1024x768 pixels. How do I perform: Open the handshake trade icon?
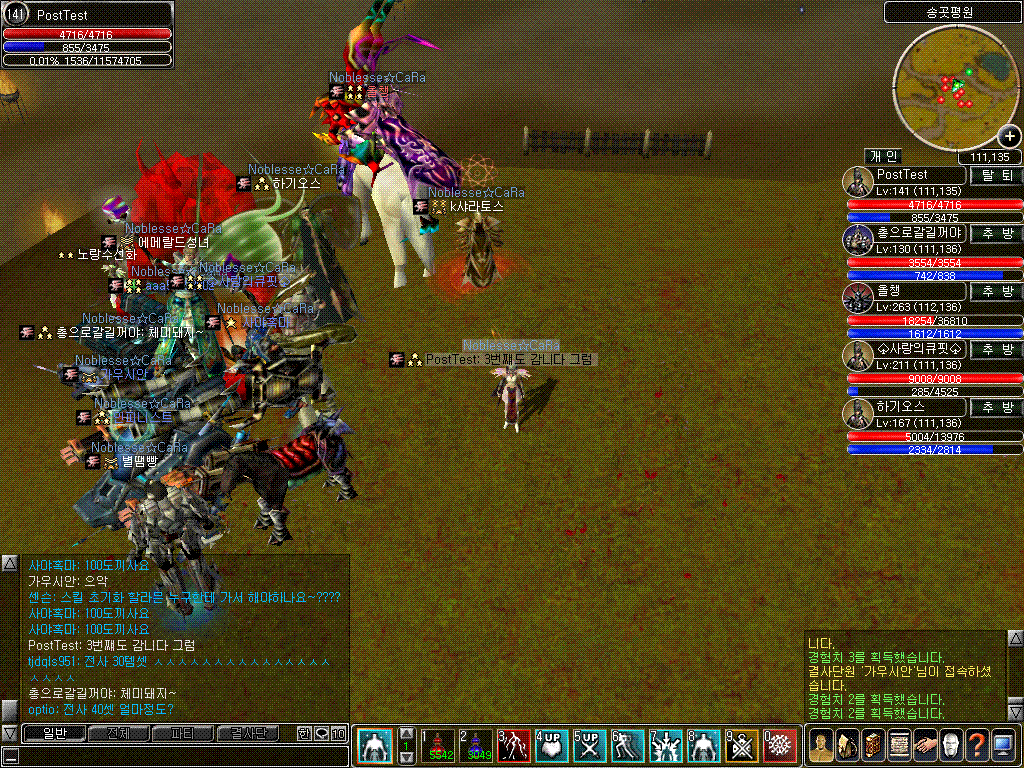point(923,746)
